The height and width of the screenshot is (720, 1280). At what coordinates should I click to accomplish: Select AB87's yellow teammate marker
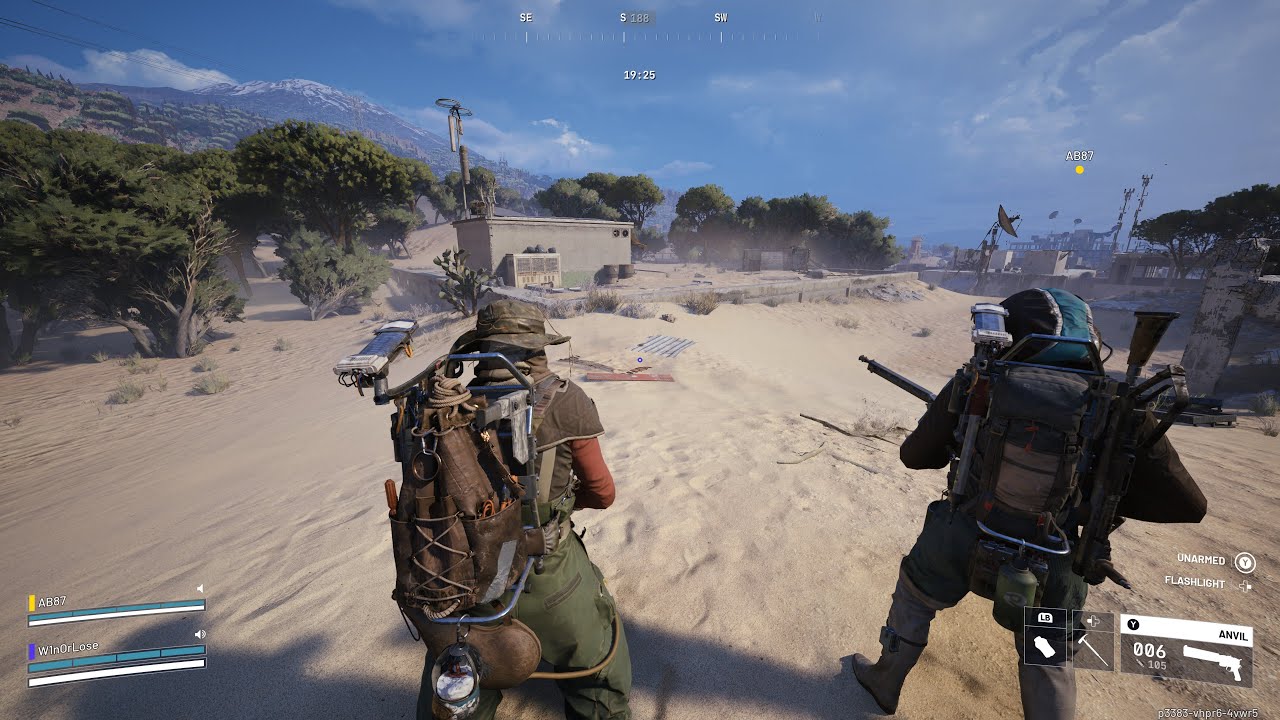click(1079, 170)
